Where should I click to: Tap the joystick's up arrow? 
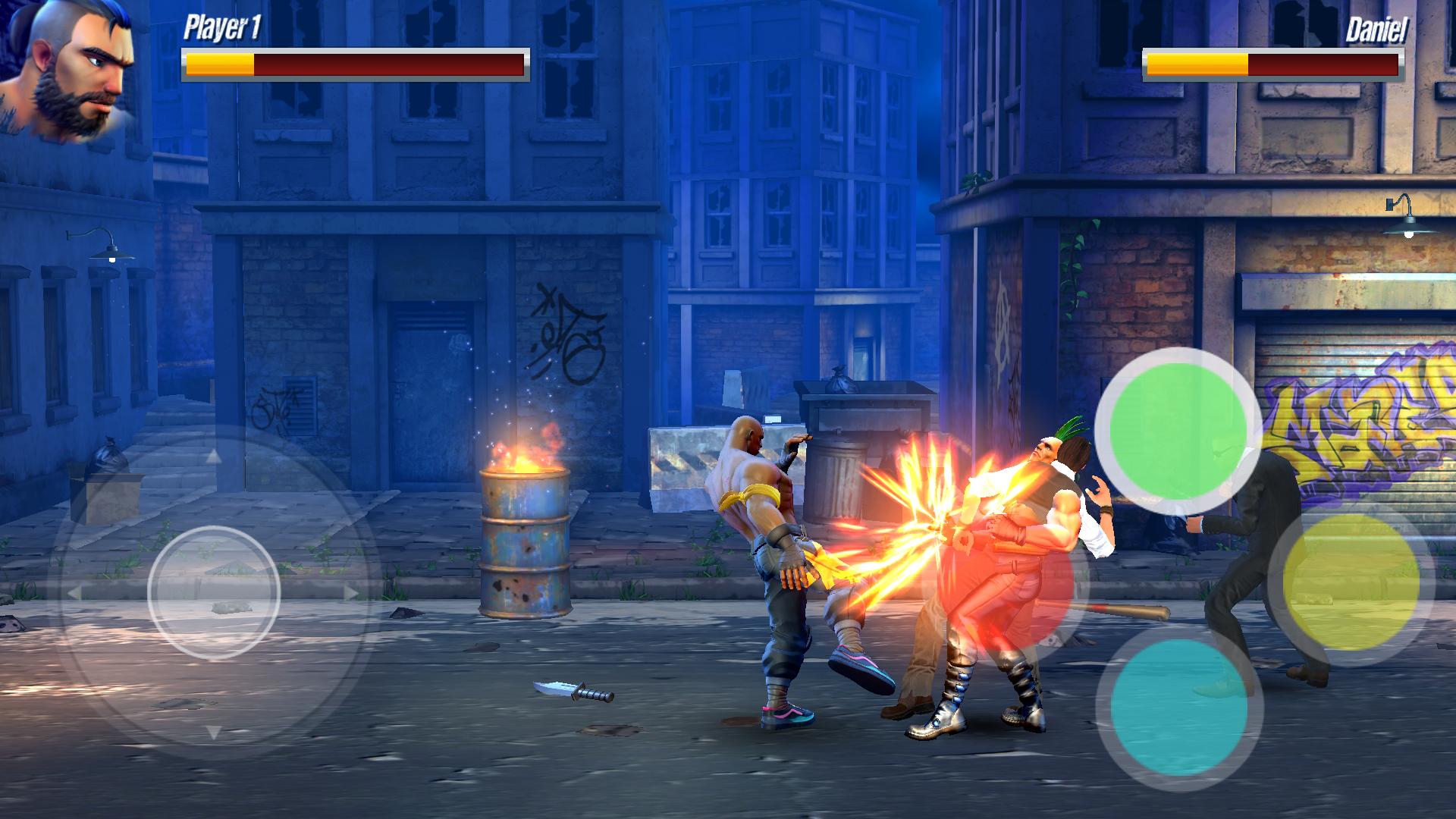214,456
